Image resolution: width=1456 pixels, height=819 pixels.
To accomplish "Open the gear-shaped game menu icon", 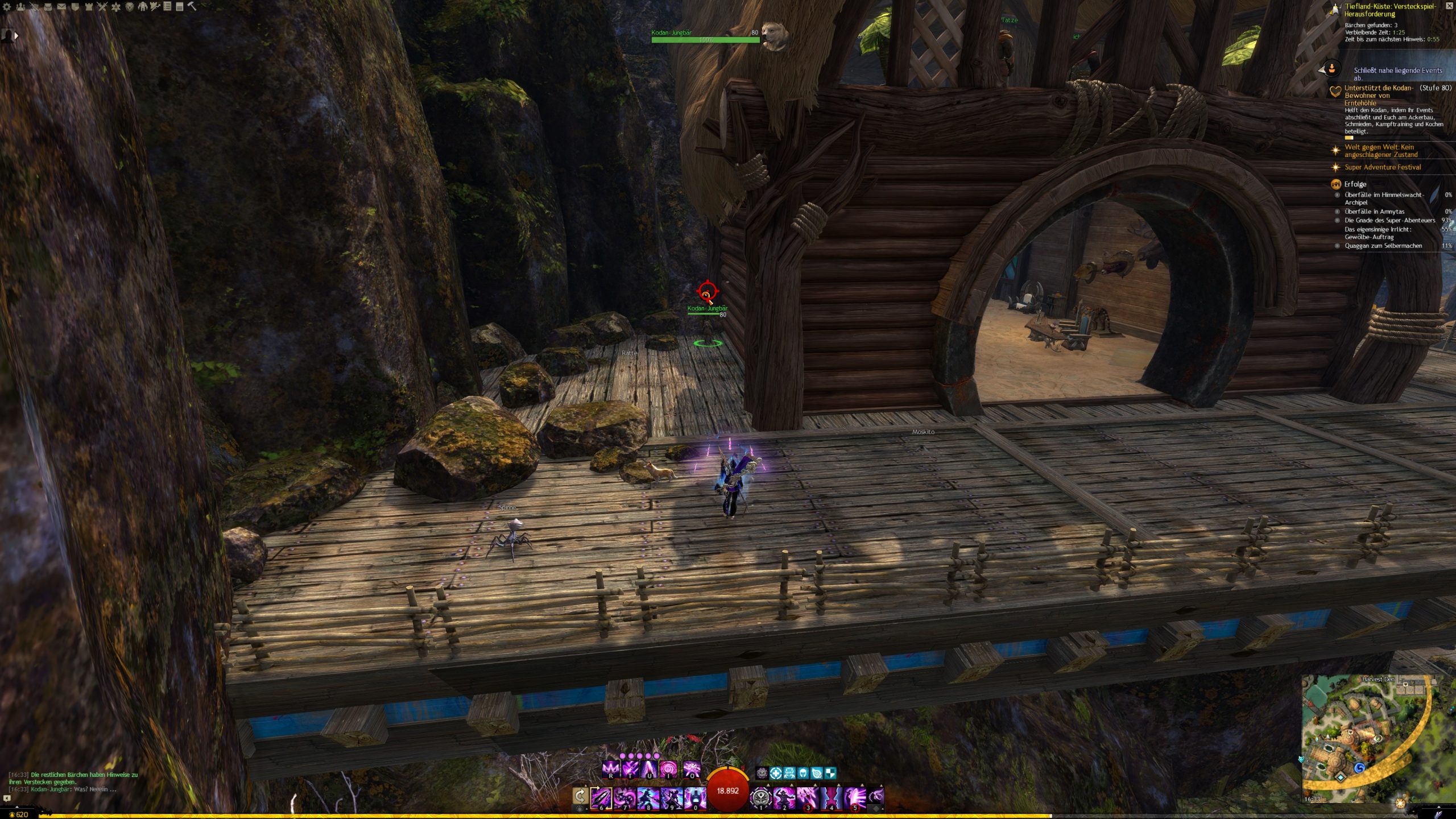I will click(x=7, y=7).
